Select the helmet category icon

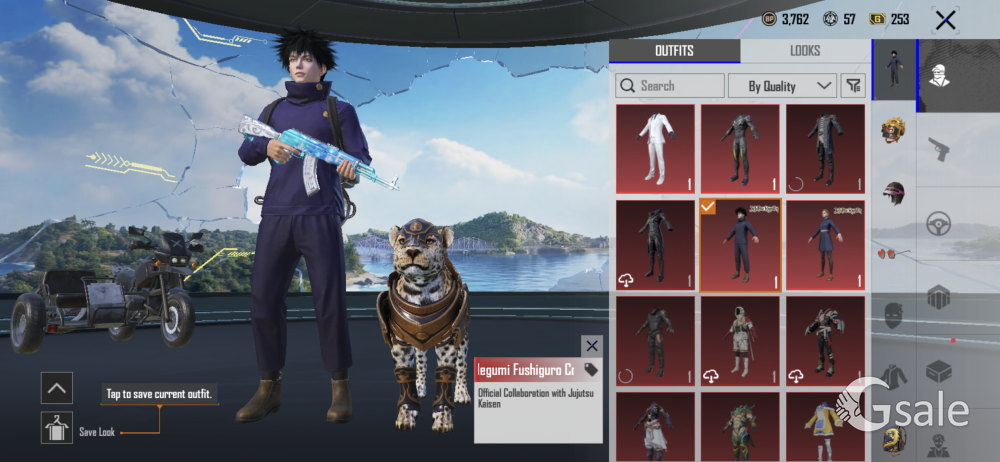(x=893, y=192)
